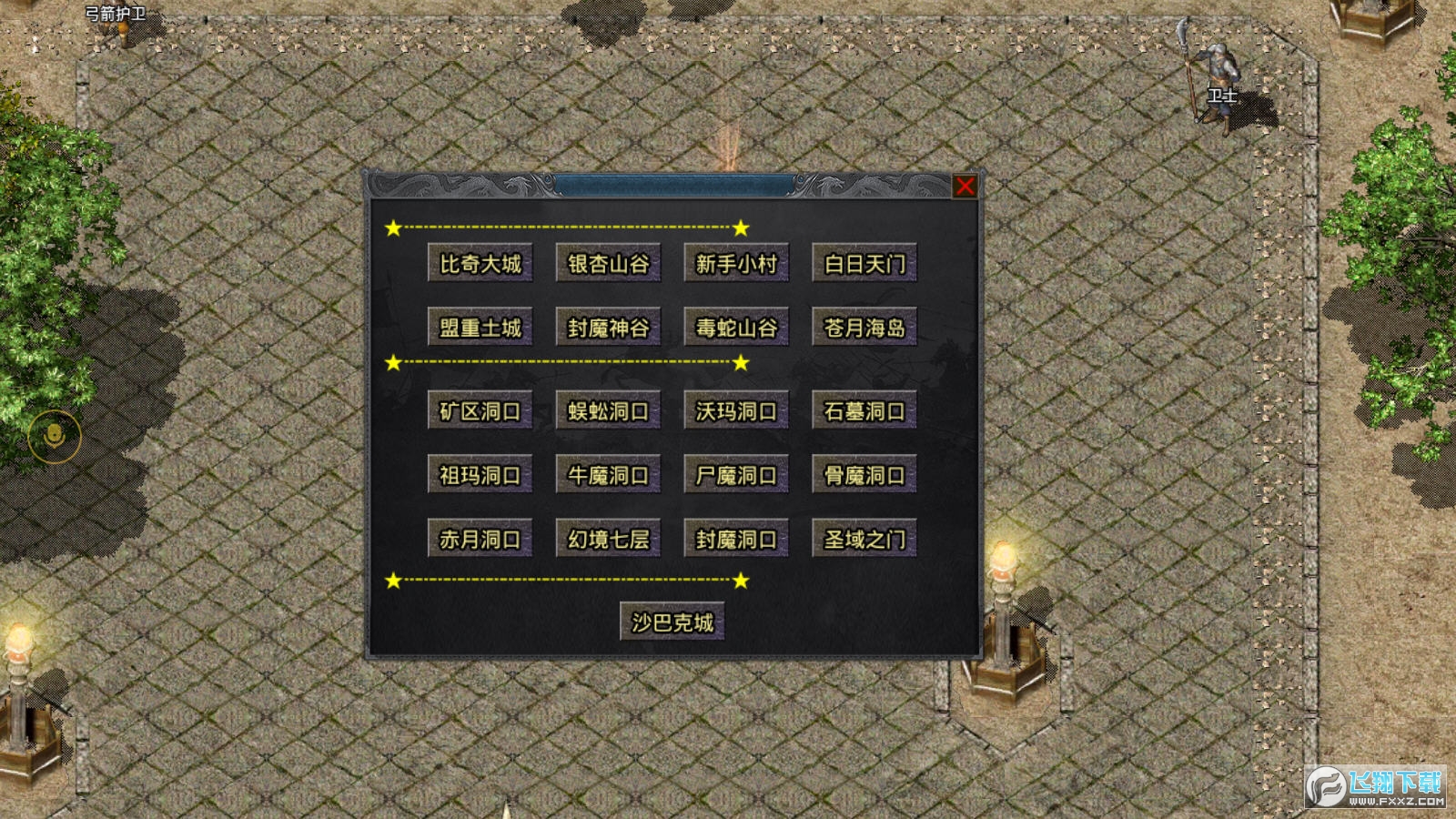The height and width of the screenshot is (819, 1456).
Task: Teleport to 矿区洞口
Action: pyautogui.click(x=480, y=411)
